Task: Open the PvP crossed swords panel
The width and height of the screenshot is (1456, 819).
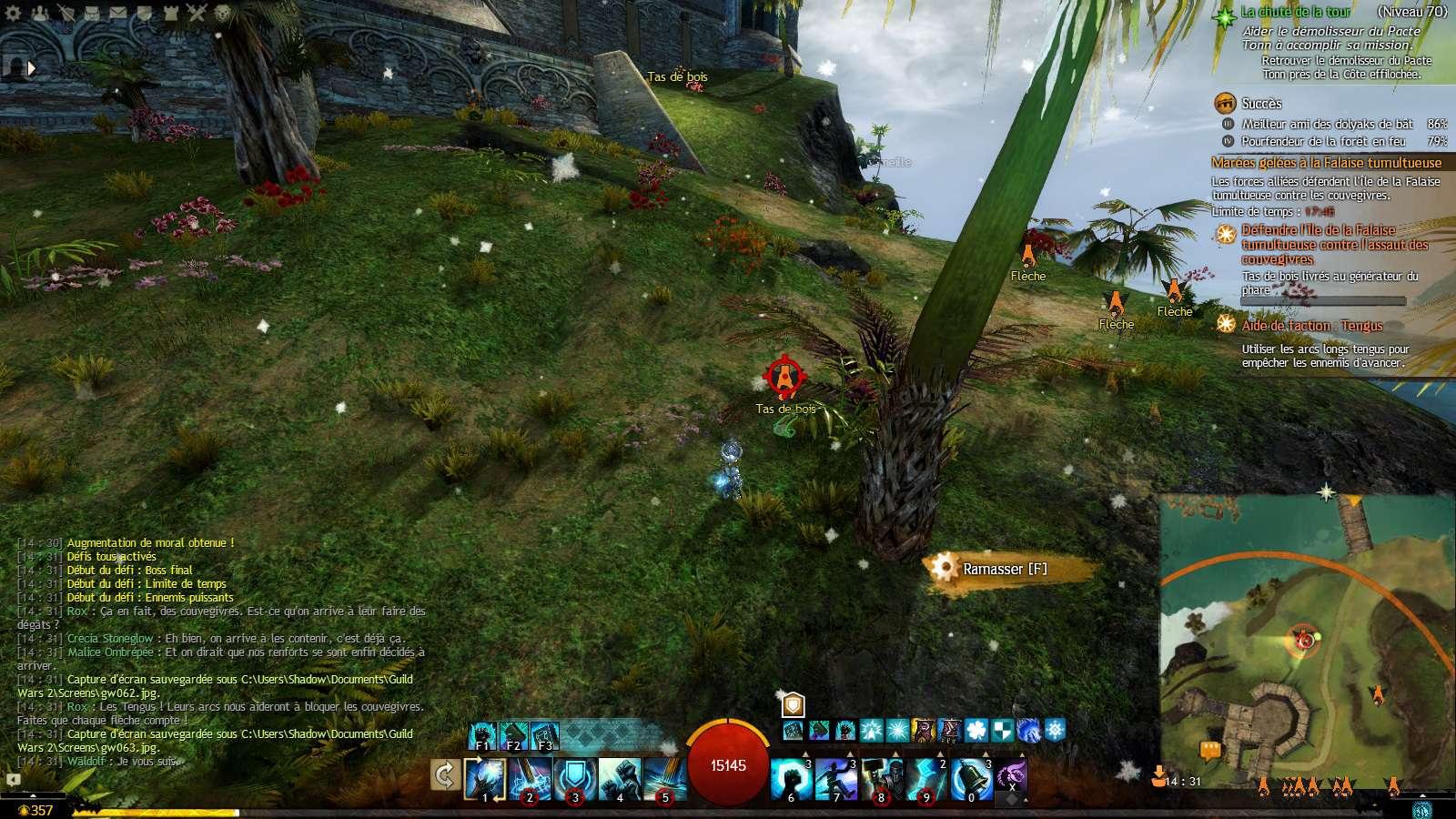Action: (x=197, y=13)
